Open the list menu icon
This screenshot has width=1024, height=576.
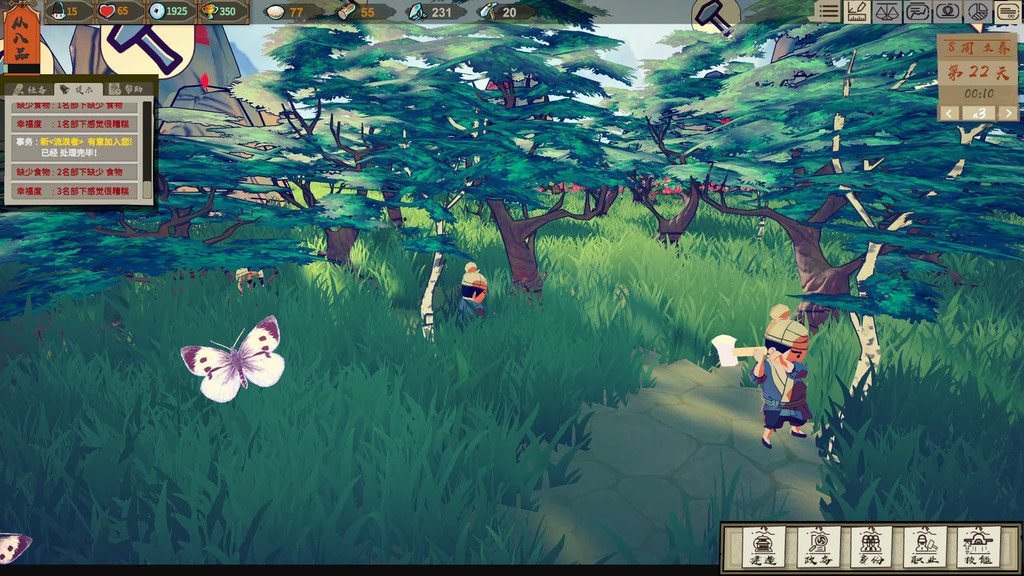827,11
